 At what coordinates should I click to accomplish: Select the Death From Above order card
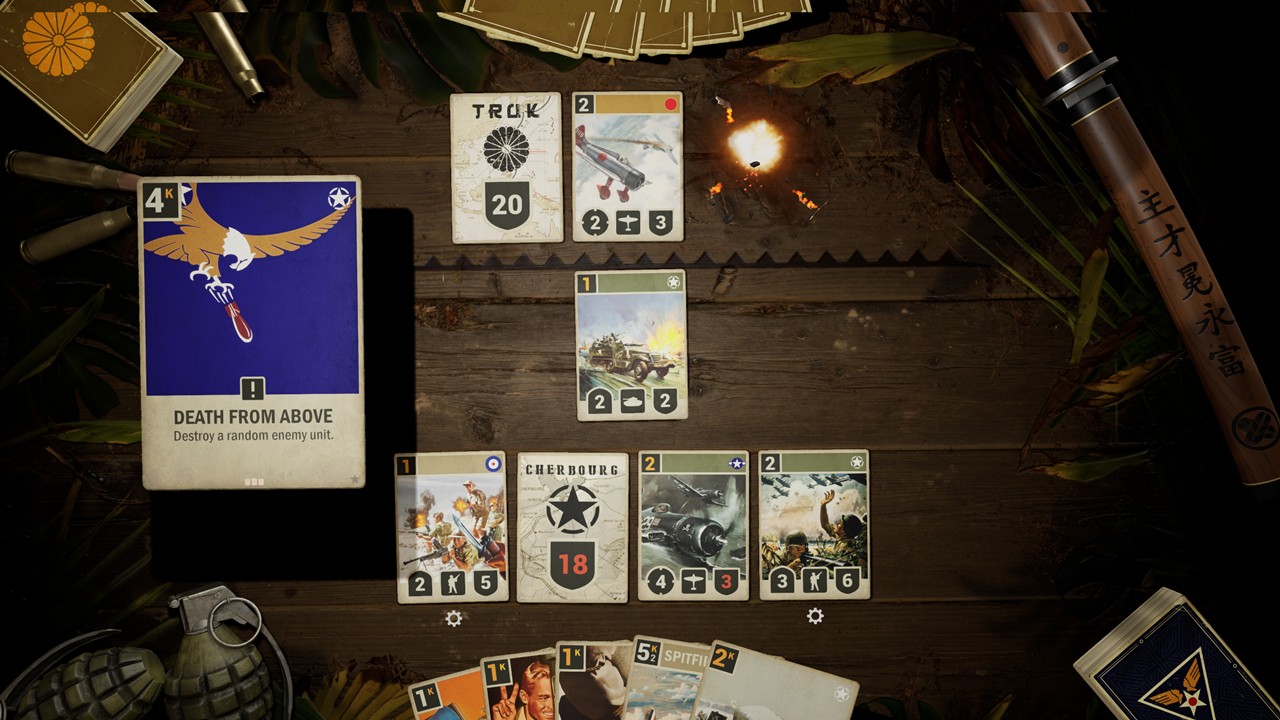(251, 332)
